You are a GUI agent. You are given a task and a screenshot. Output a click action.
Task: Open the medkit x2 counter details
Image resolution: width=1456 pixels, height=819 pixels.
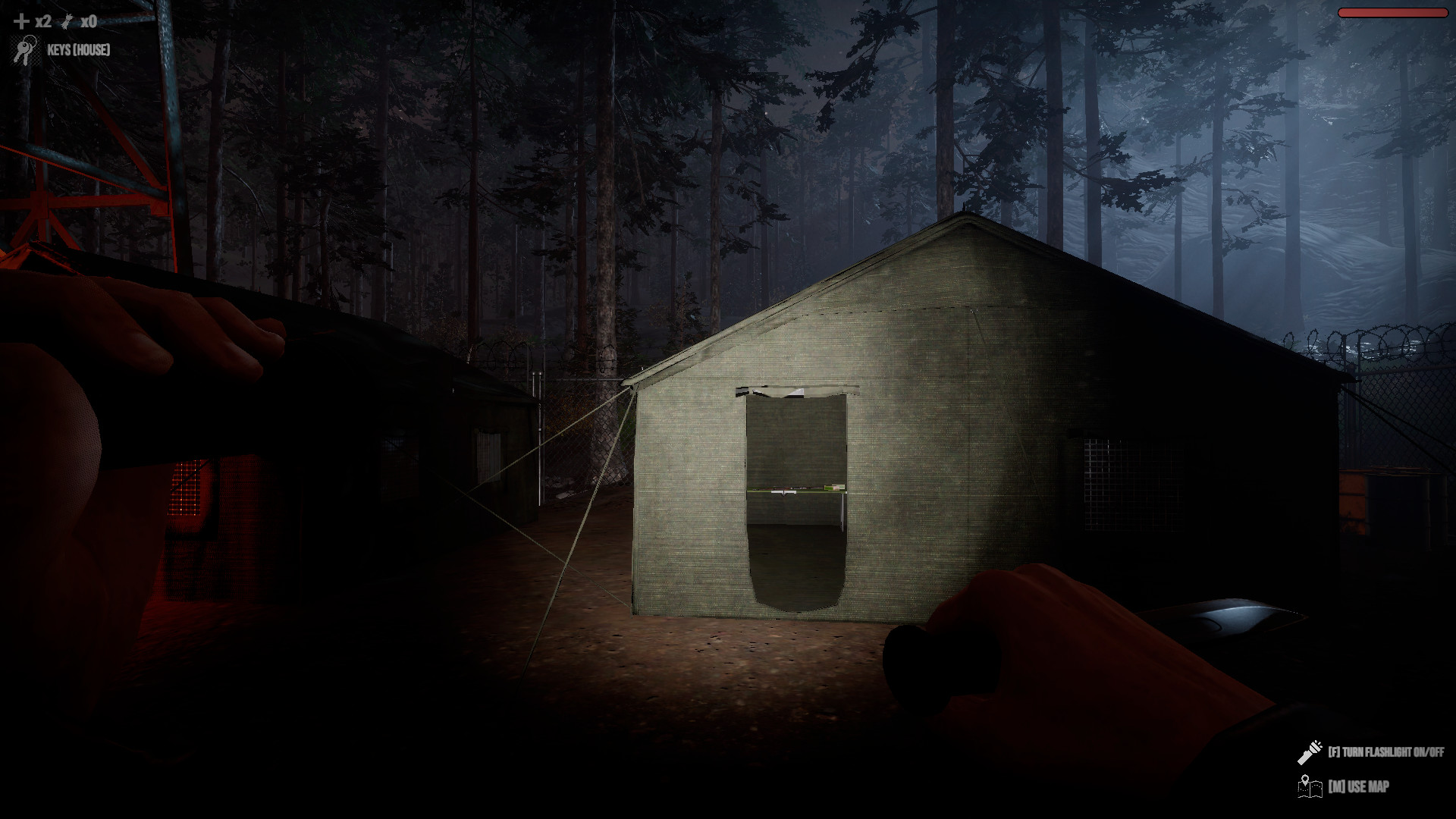42,21
